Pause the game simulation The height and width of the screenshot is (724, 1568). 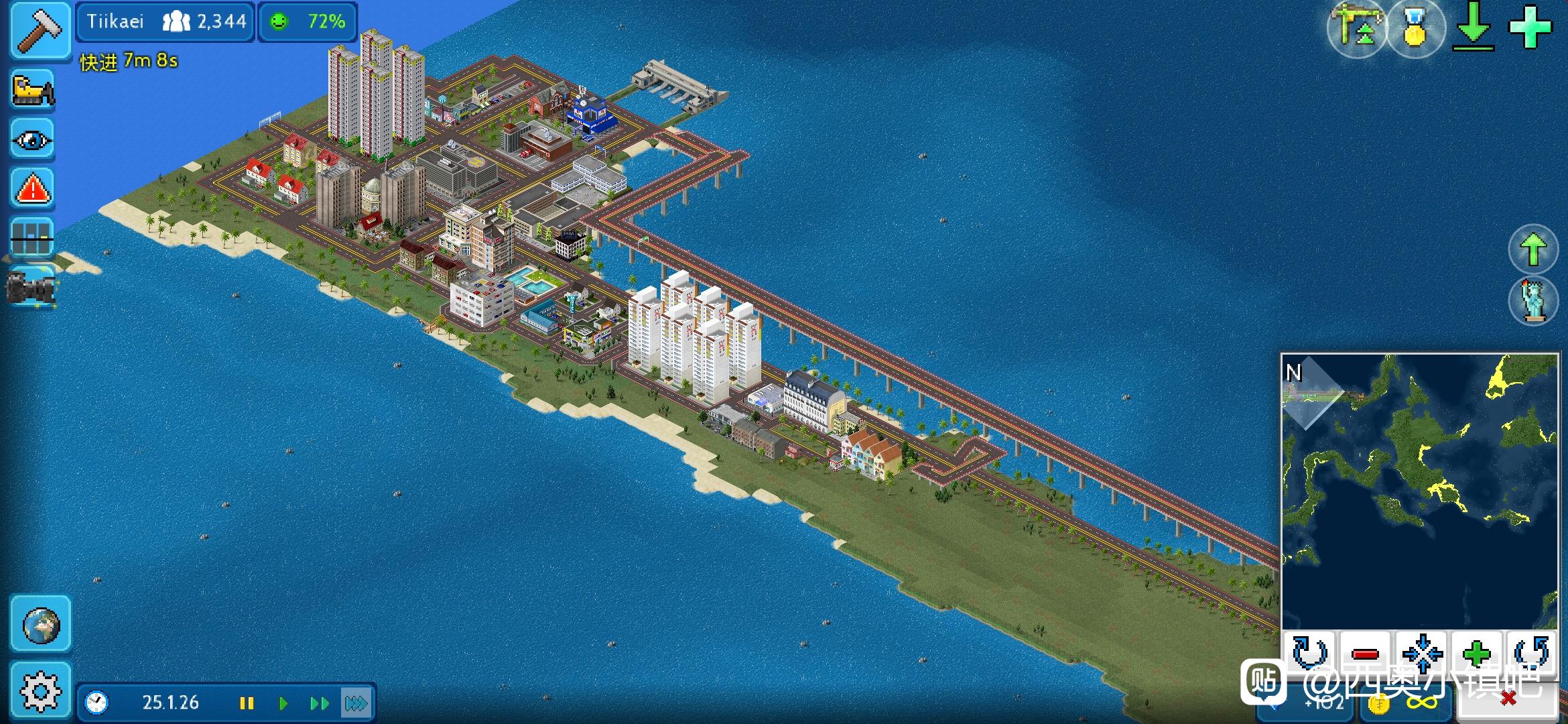tap(247, 703)
